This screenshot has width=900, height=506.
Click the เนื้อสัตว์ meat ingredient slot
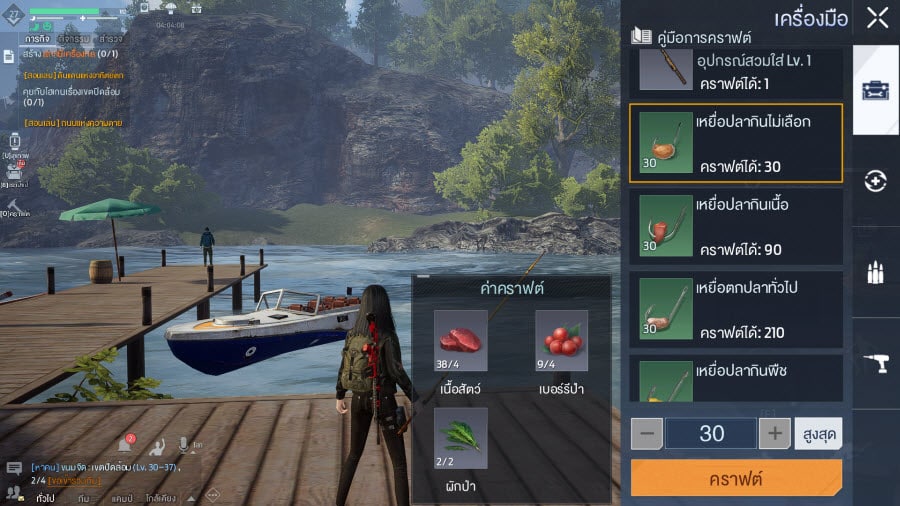click(461, 337)
